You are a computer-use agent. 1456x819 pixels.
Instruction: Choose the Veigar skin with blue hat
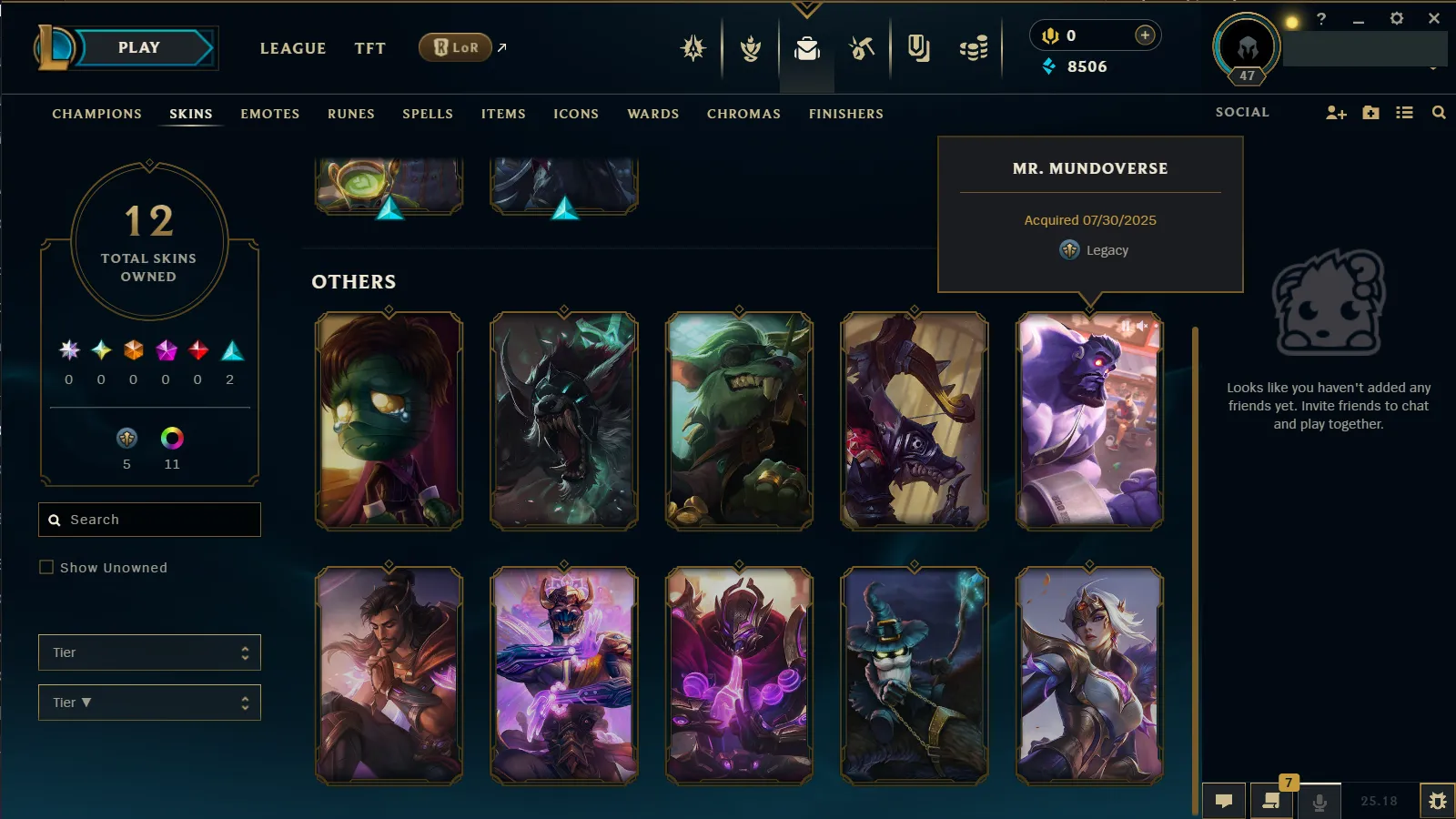[x=914, y=675]
